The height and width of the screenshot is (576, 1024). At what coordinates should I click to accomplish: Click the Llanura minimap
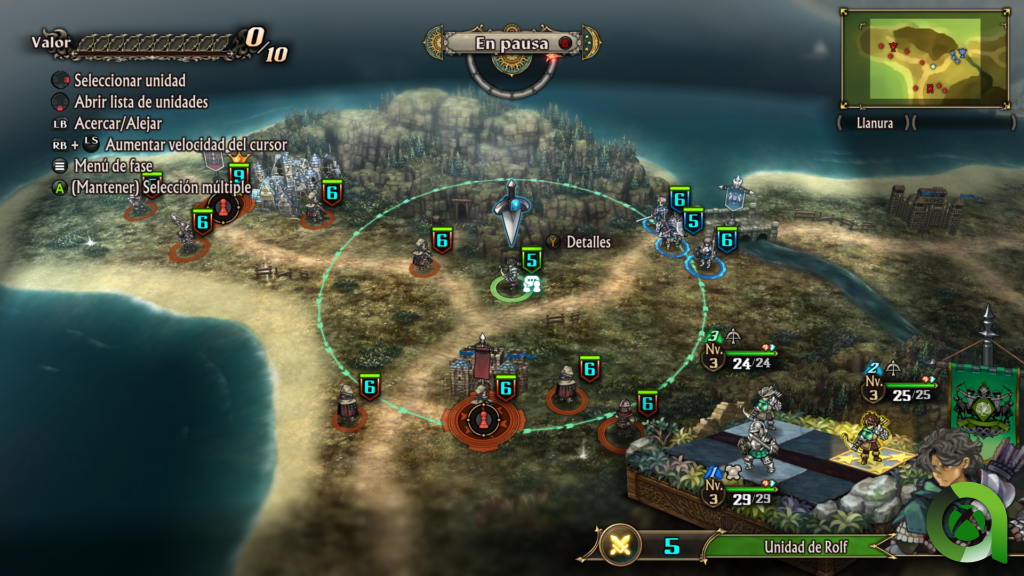pos(924,58)
